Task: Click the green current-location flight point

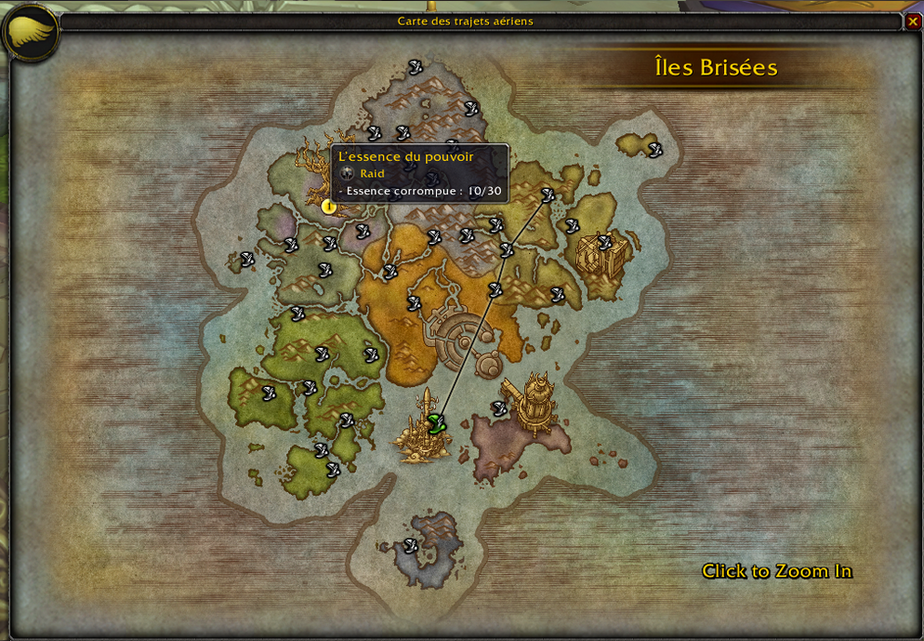Action: 435,423
